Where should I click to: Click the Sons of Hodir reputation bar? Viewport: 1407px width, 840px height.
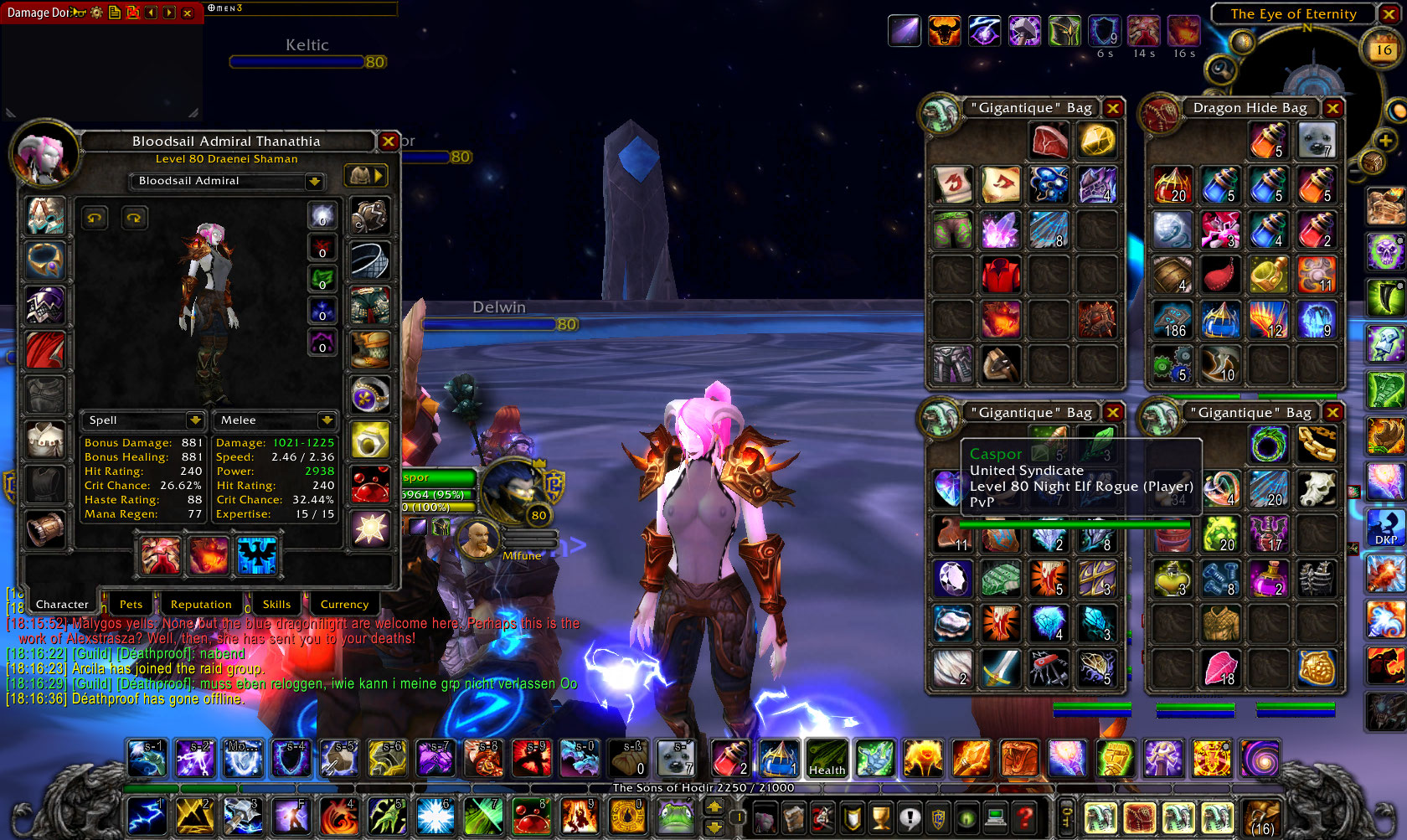point(703,788)
